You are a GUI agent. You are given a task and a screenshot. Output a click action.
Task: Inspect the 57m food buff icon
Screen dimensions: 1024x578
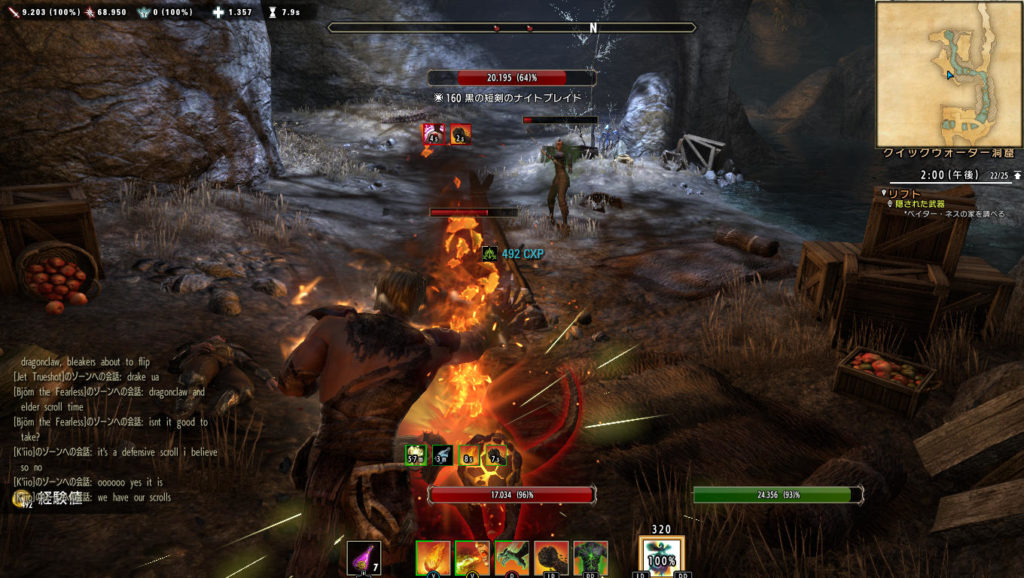416,455
